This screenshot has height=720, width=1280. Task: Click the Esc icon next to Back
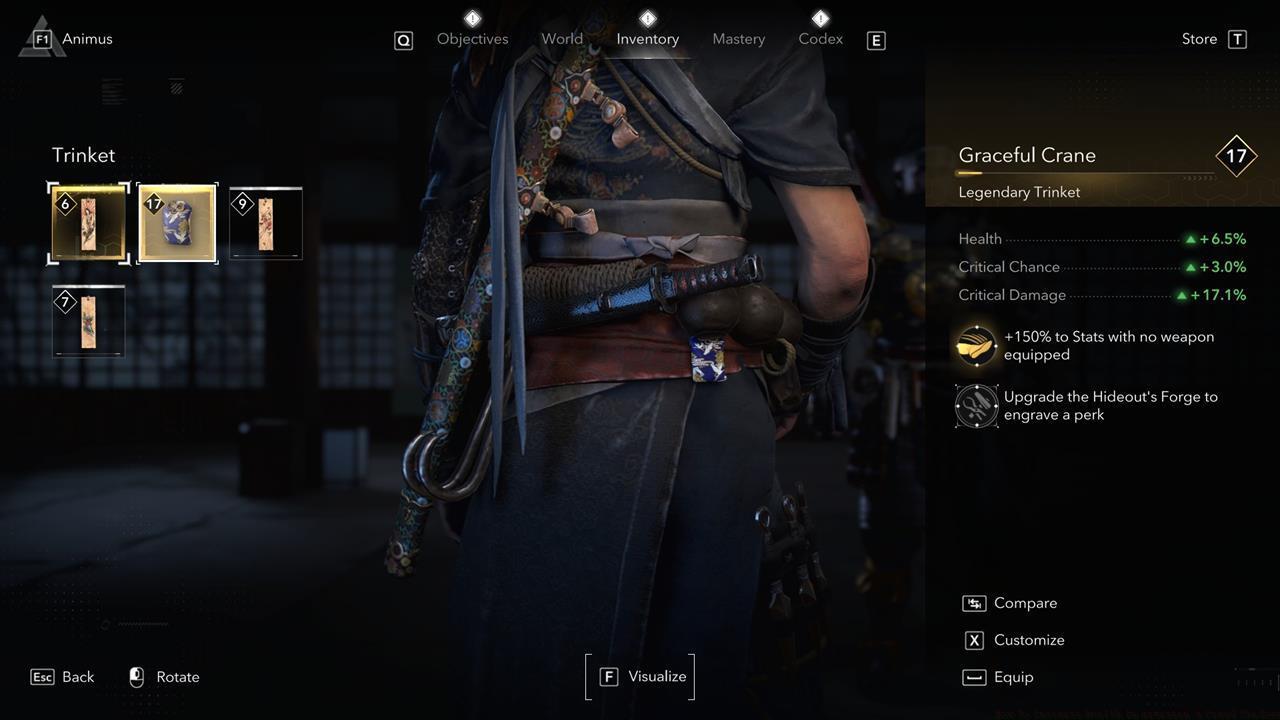pyautogui.click(x=40, y=677)
